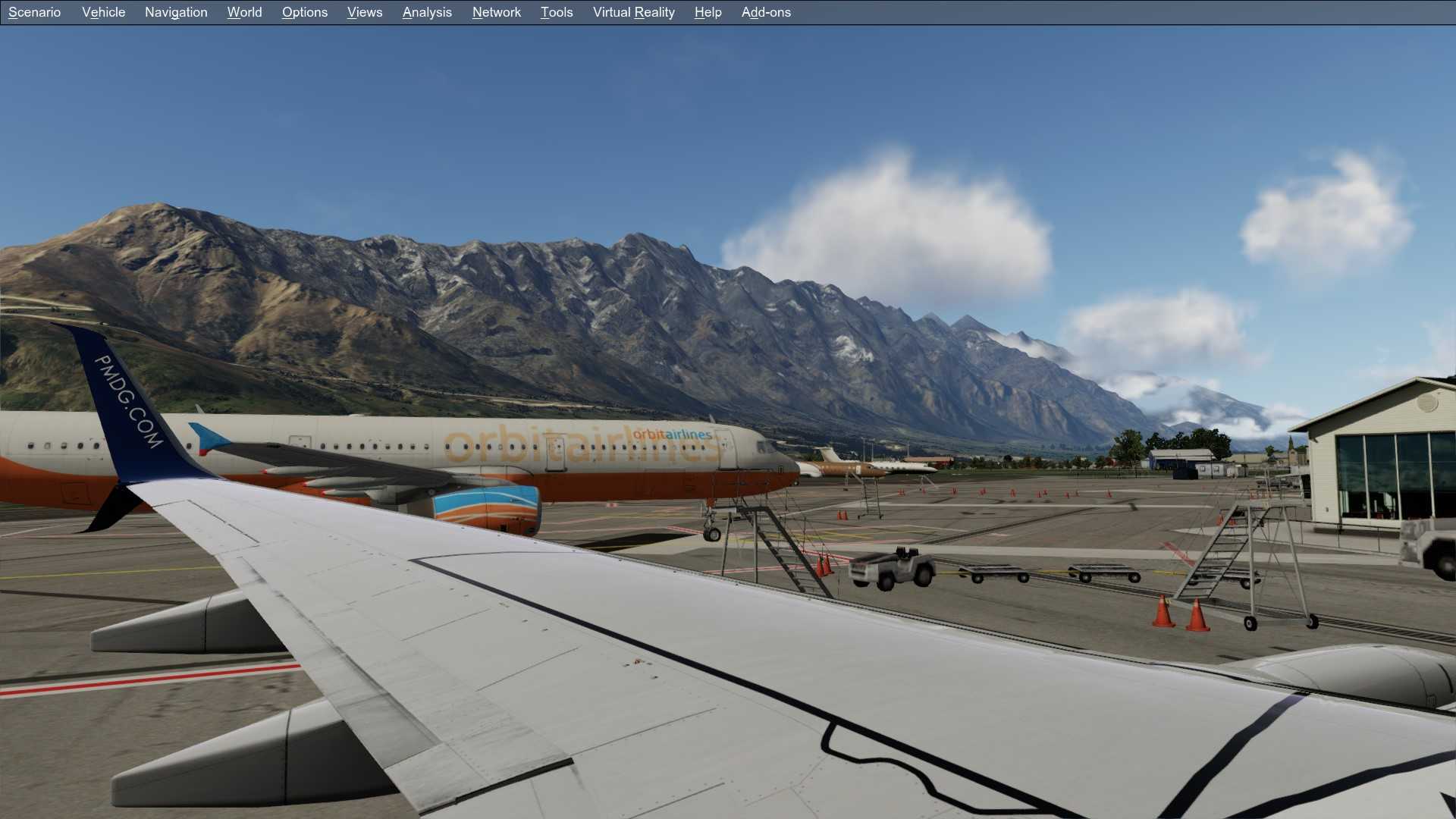Open the Virtual Reality menu

click(633, 11)
